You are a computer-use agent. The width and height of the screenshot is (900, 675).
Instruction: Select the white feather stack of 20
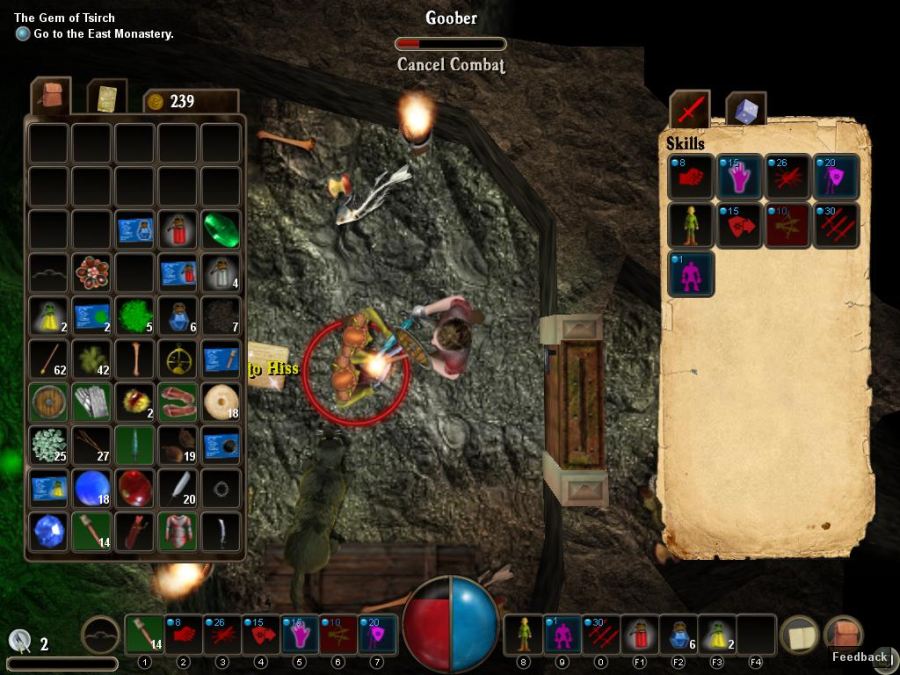(x=177, y=487)
